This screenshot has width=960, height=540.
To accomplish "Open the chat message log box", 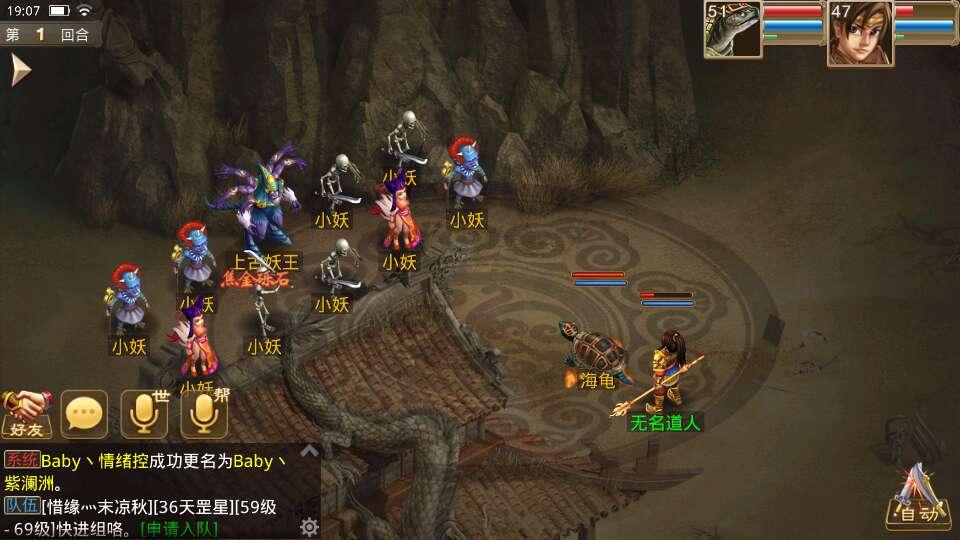I will (x=150, y=490).
